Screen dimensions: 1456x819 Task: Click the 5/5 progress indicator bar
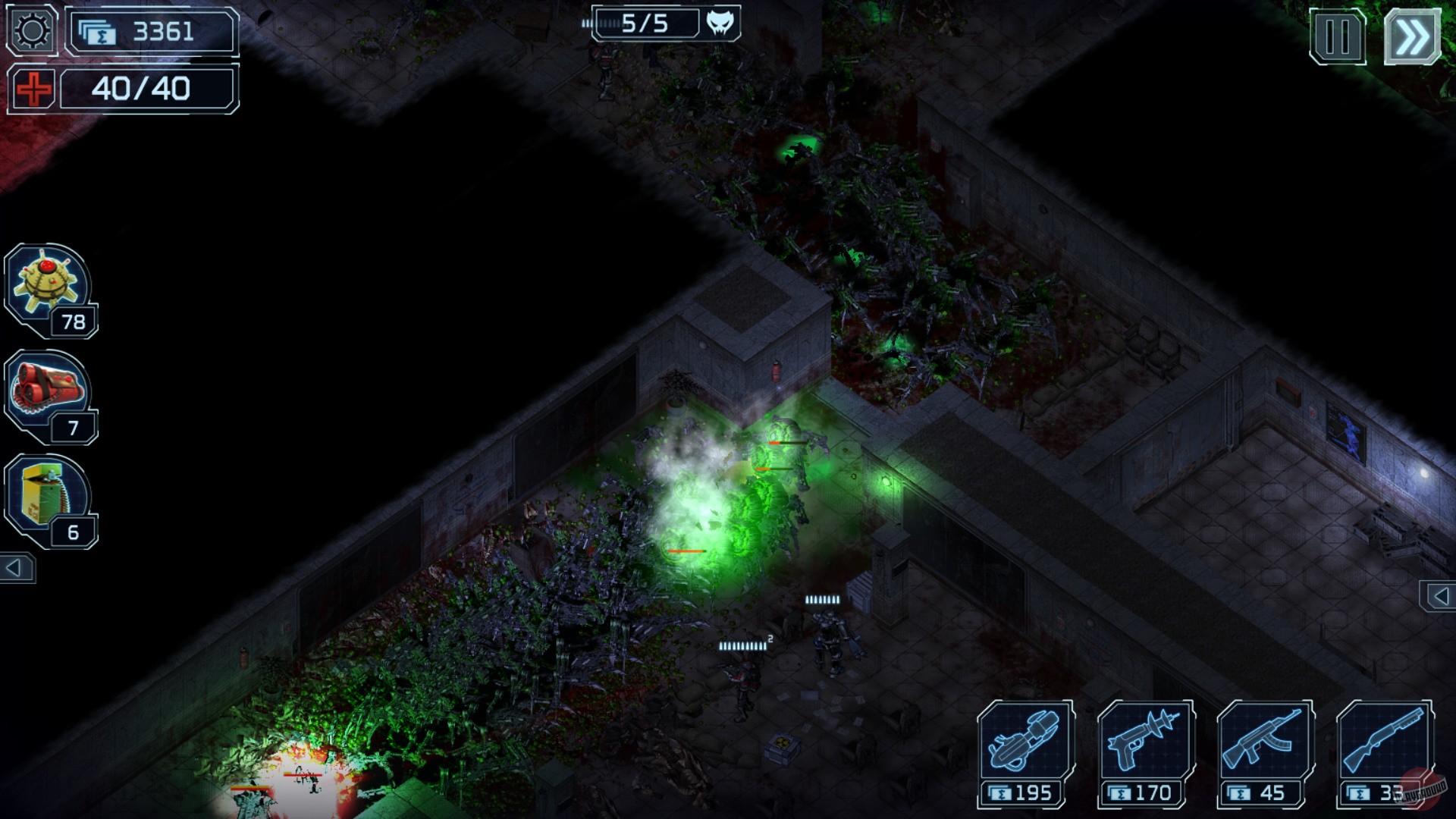click(x=648, y=23)
